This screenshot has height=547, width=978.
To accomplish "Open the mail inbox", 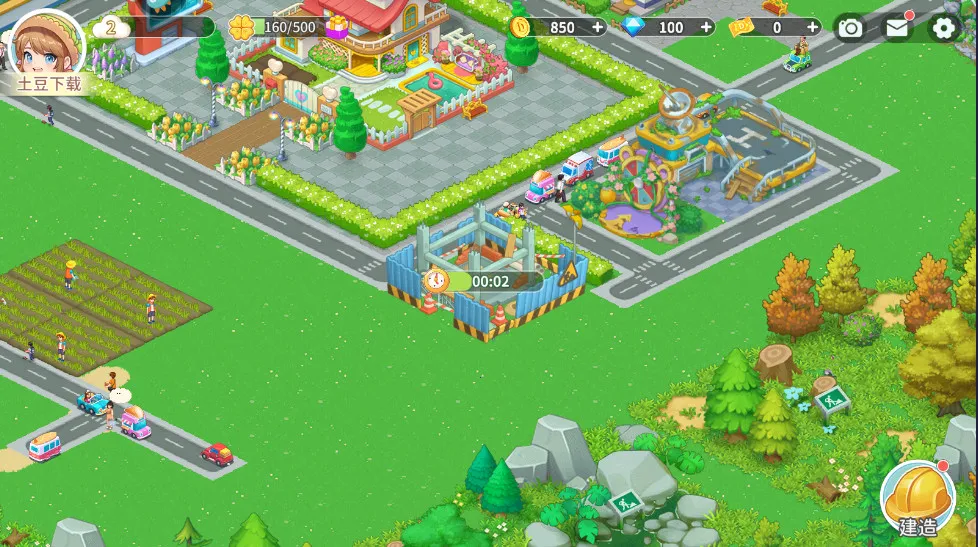I will pyautogui.click(x=897, y=28).
